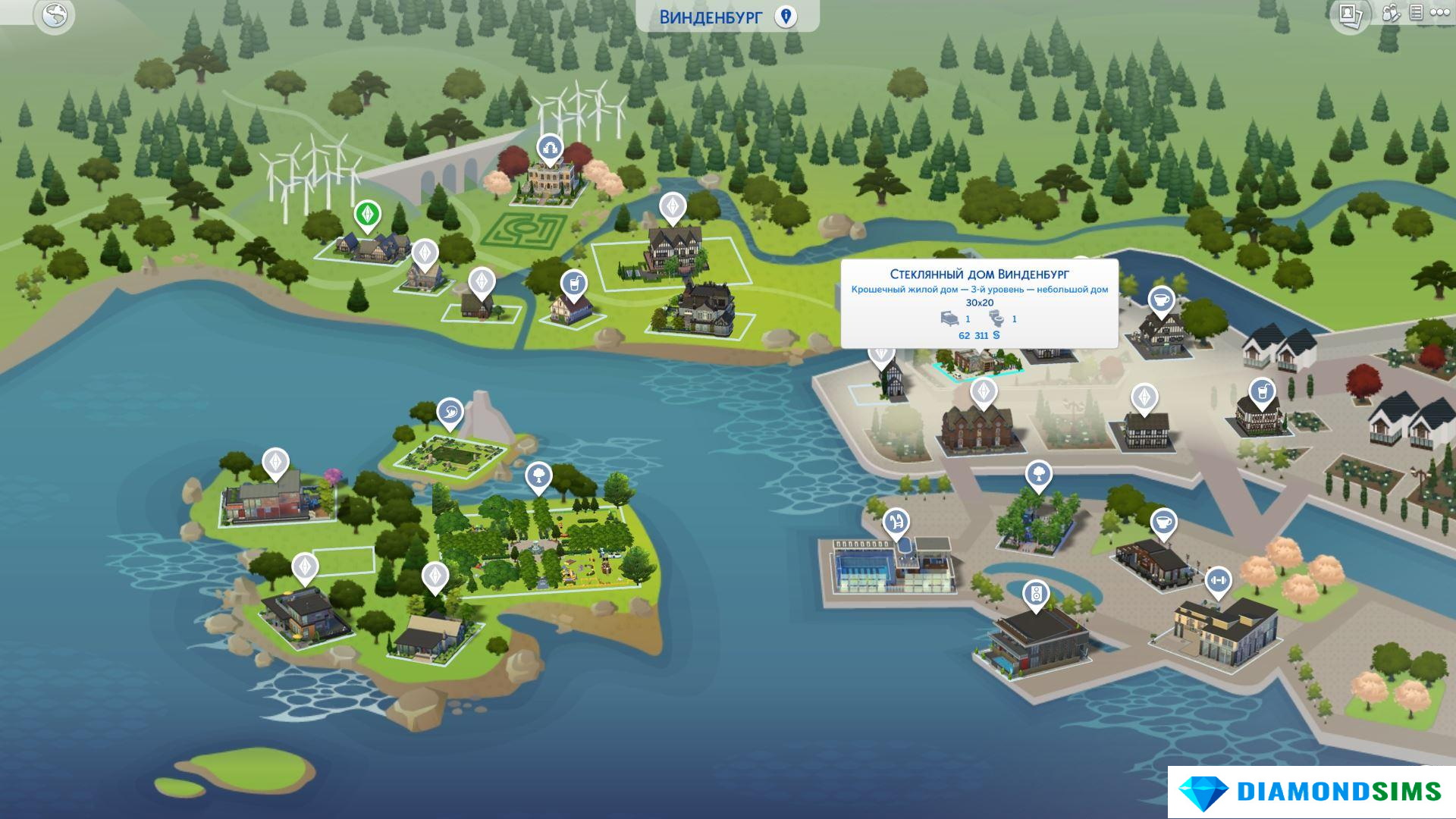Choose the wave marker on the rocky islet
Screen dimensions: 1456x819
450,413
